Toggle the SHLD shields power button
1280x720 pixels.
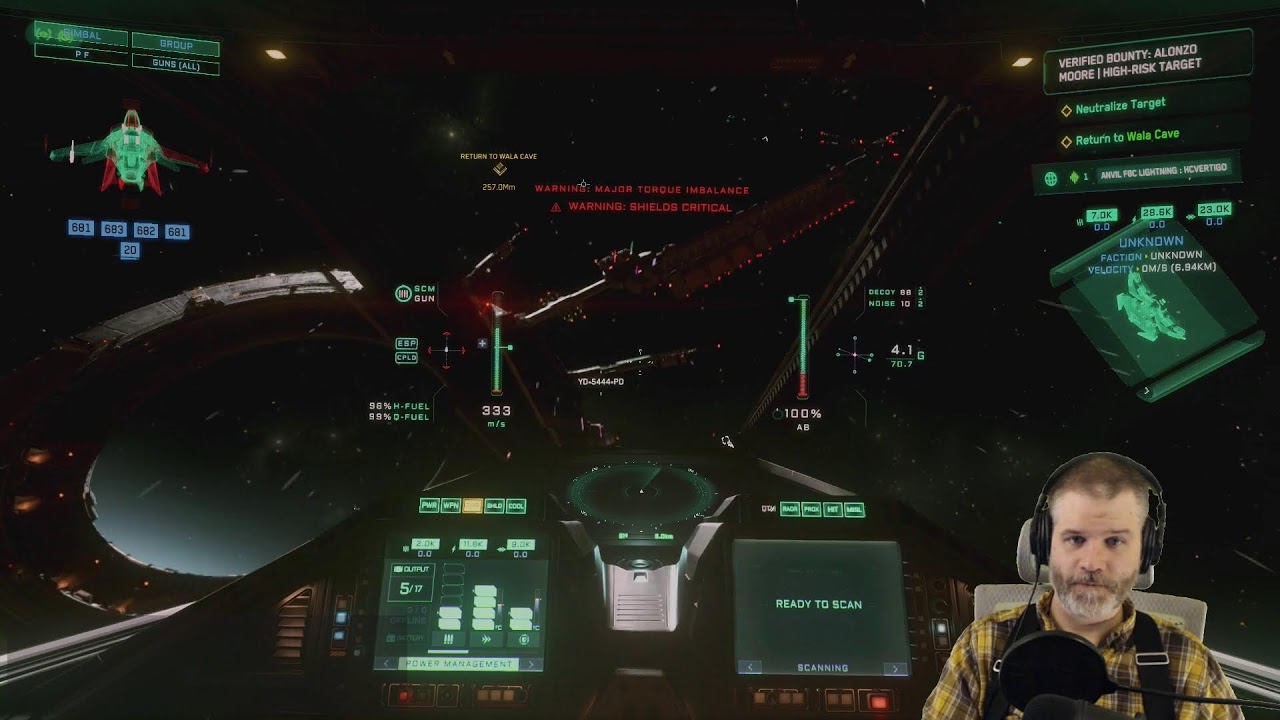(494, 506)
